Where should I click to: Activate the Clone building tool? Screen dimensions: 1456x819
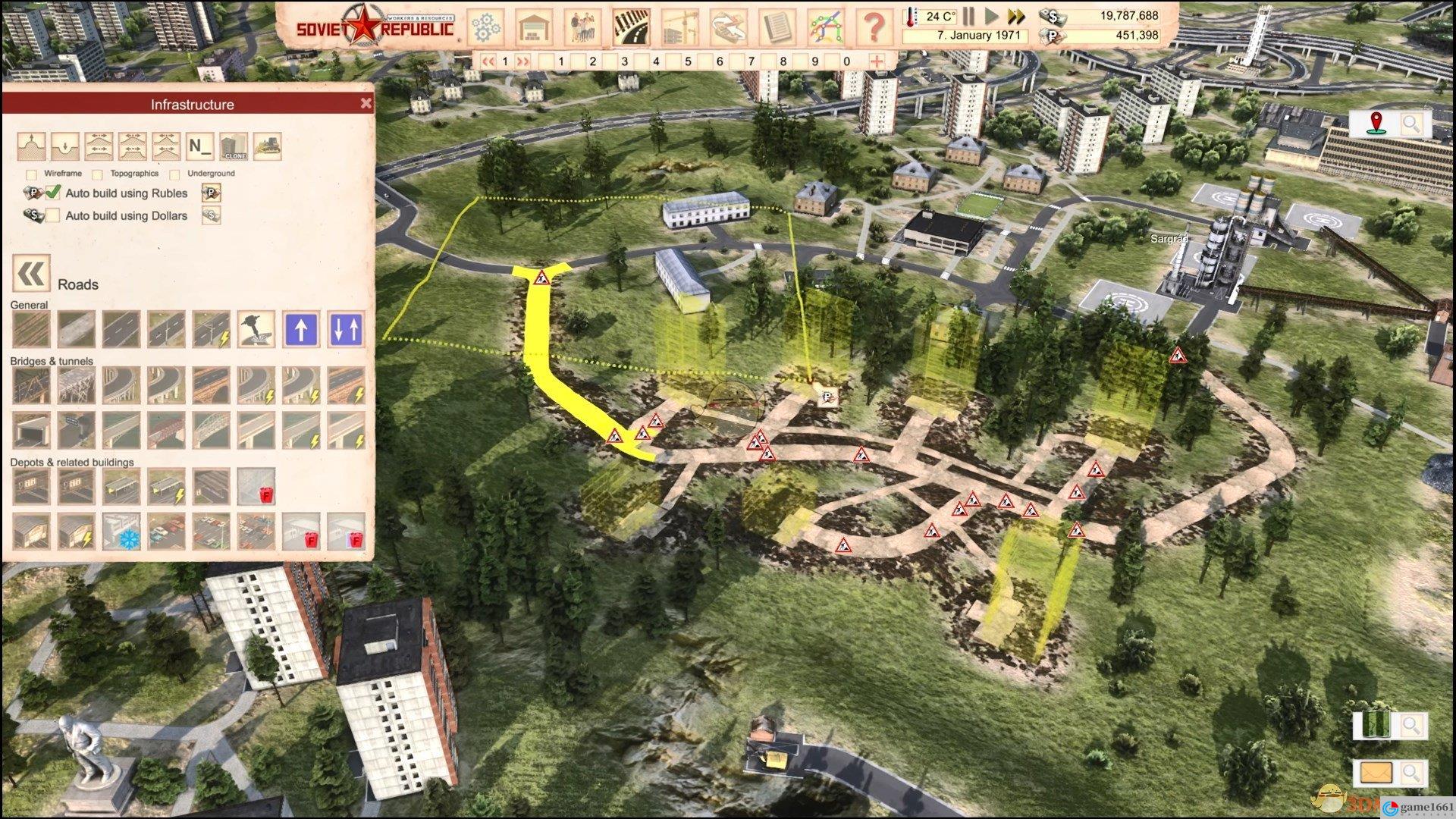[x=234, y=146]
